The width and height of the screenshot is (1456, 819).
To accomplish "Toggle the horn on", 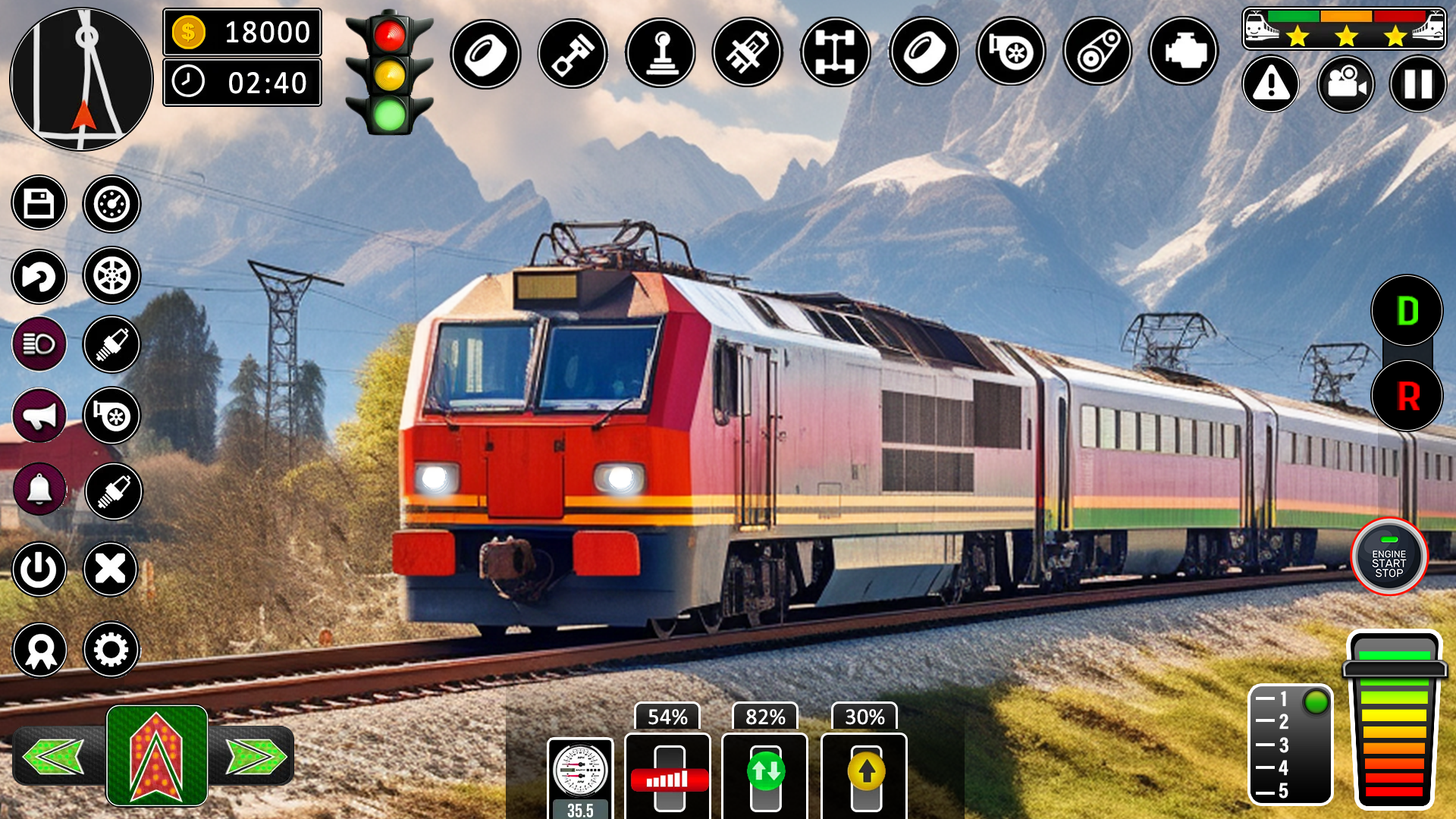I will point(39,415).
